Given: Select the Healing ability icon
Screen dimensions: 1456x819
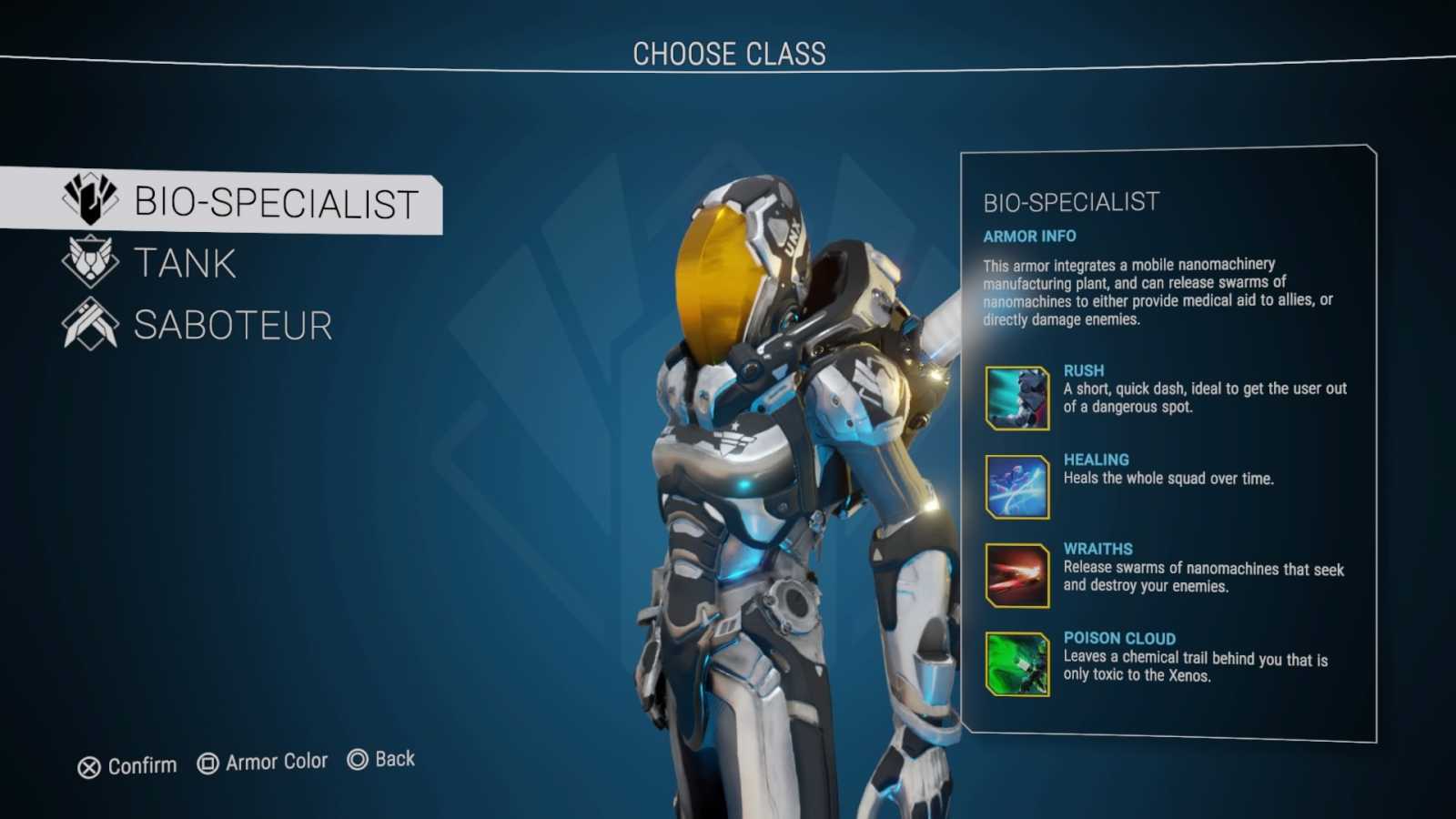Looking at the screenshot, I should point(1016,487).
